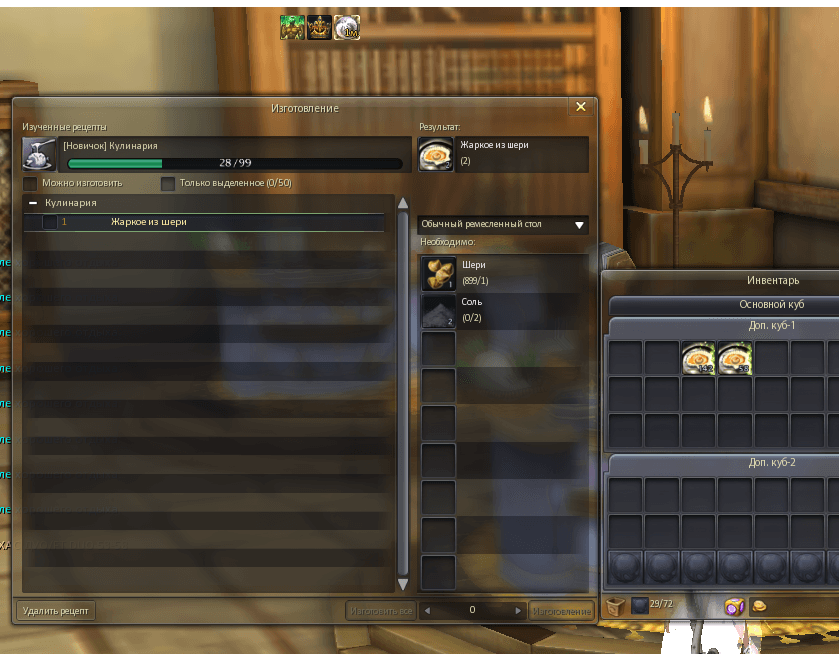The image size is (839, 654).
Task: Close the Изготовление crafting window
Action: point(581,107)
